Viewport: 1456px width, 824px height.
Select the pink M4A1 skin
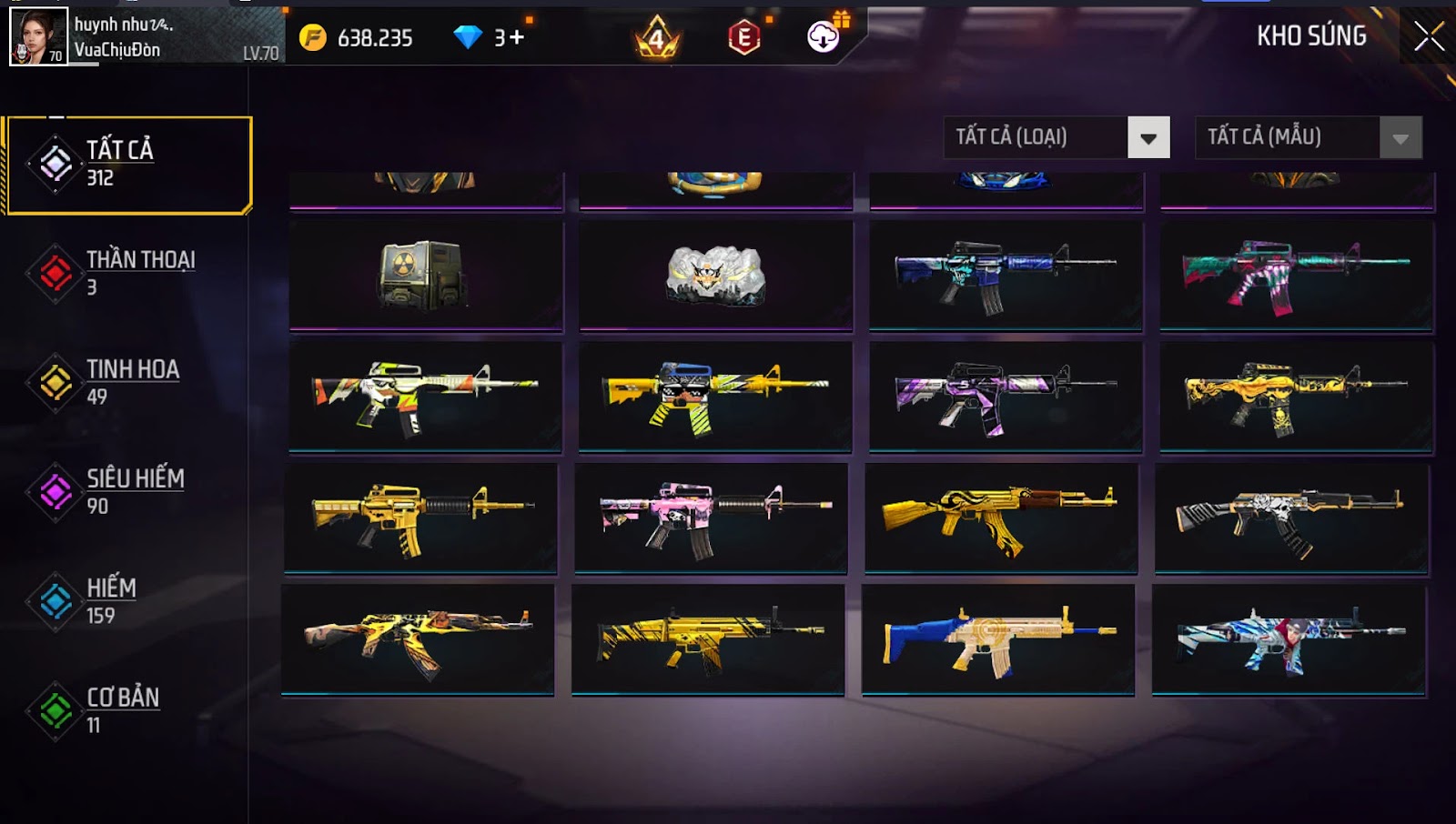click(711, 518)
